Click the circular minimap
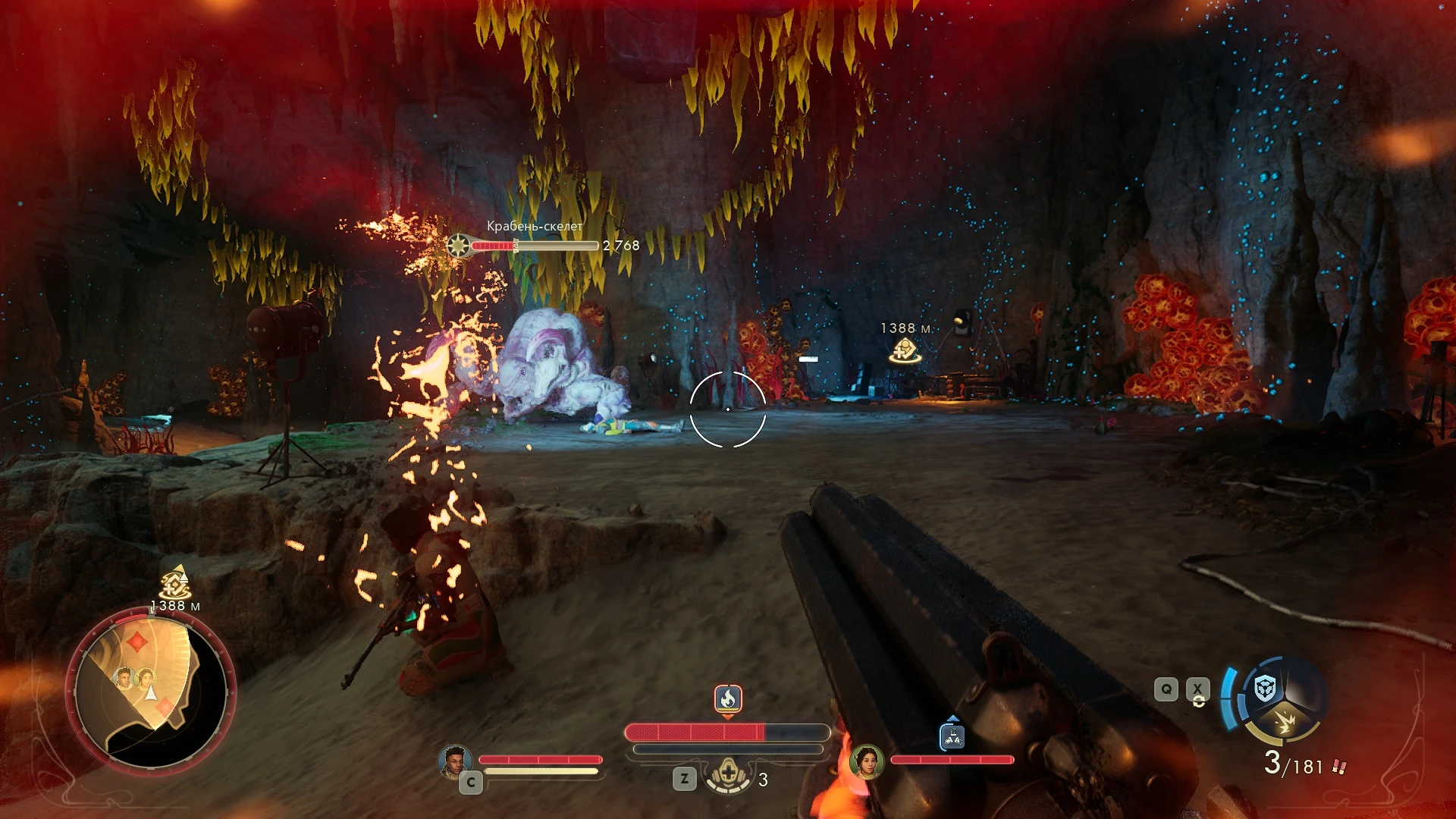Image resolution: width=1456 pixels, height=819 pixels. pos(151,690)
